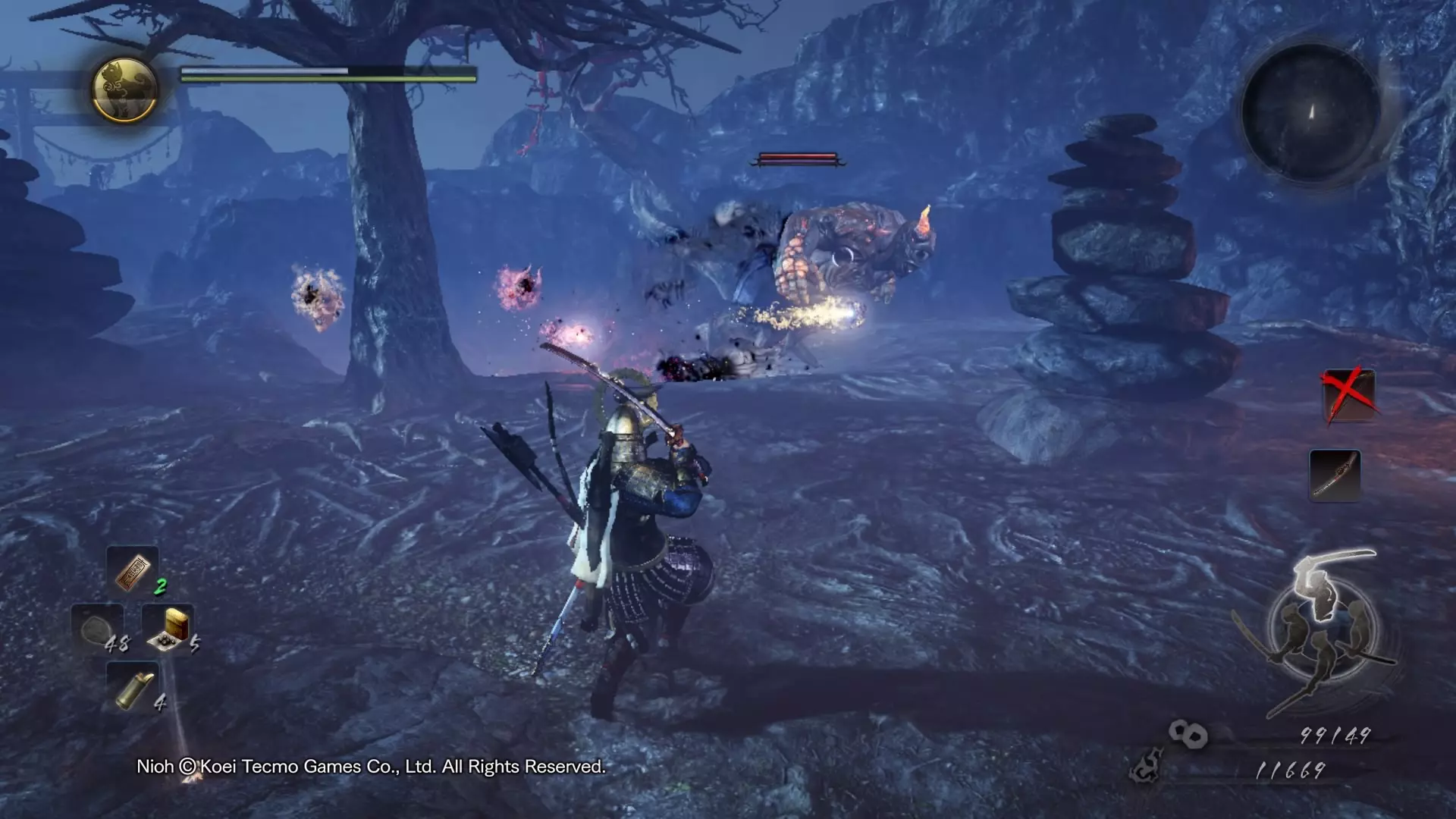Screen dimensions: 1456x819
Task: Open the circular compass minimap
Action: click(x=1309, y=112)
